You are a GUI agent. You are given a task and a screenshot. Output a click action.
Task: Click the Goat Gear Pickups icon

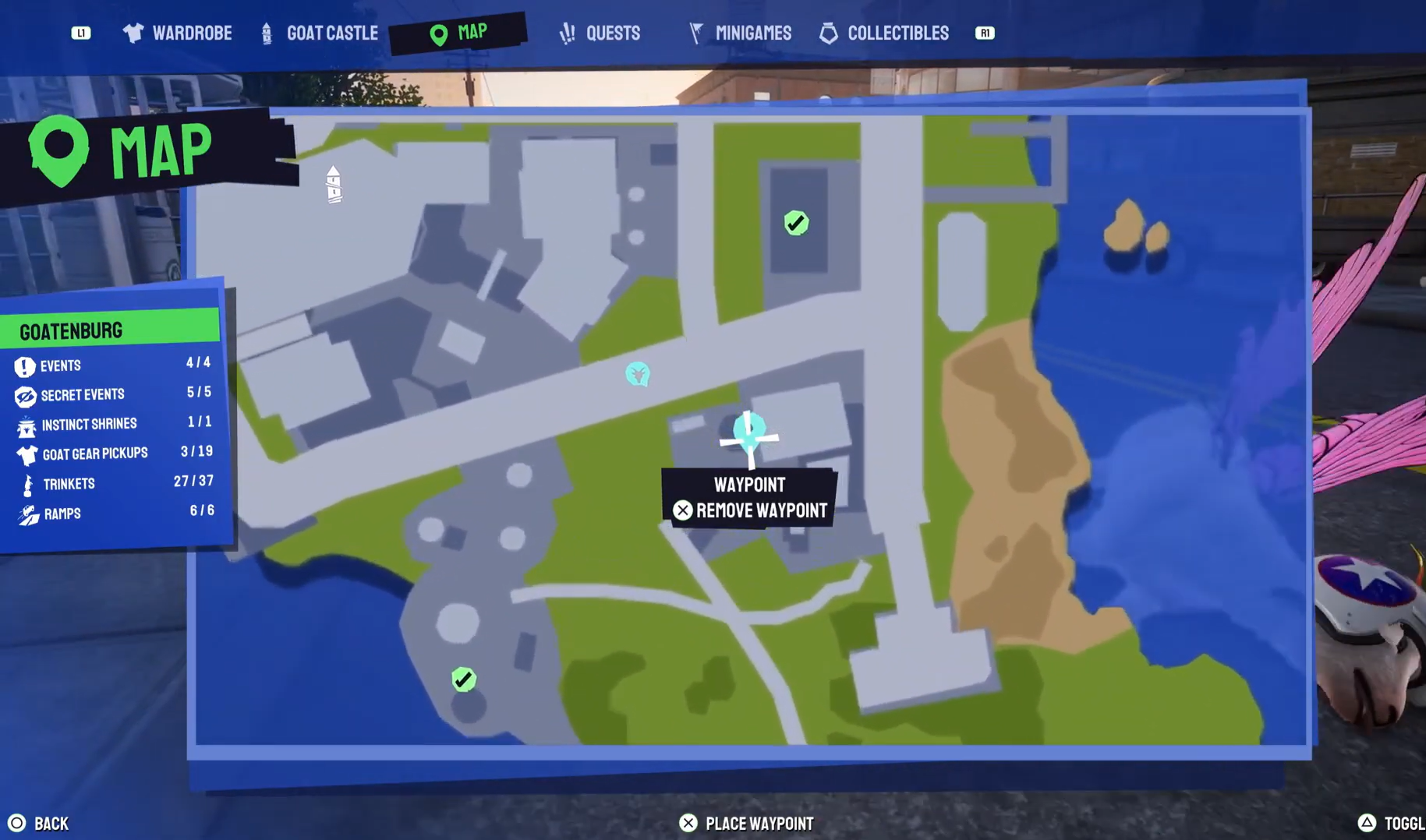point(26,454)
